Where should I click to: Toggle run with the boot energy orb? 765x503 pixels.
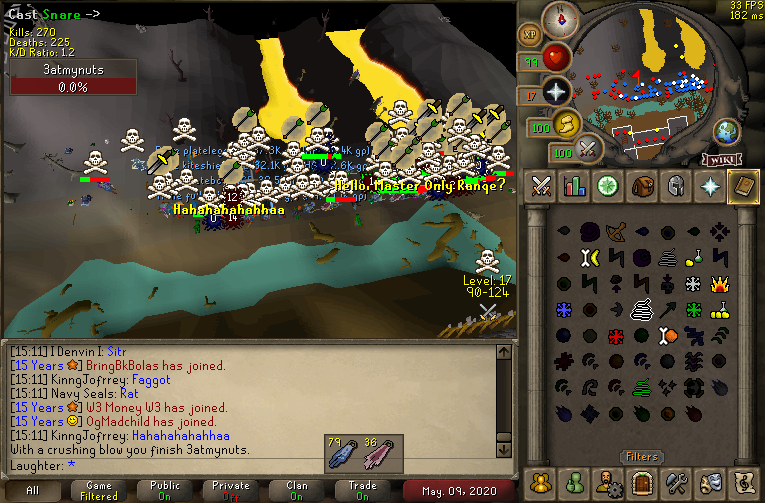click(x=566, y=123)
